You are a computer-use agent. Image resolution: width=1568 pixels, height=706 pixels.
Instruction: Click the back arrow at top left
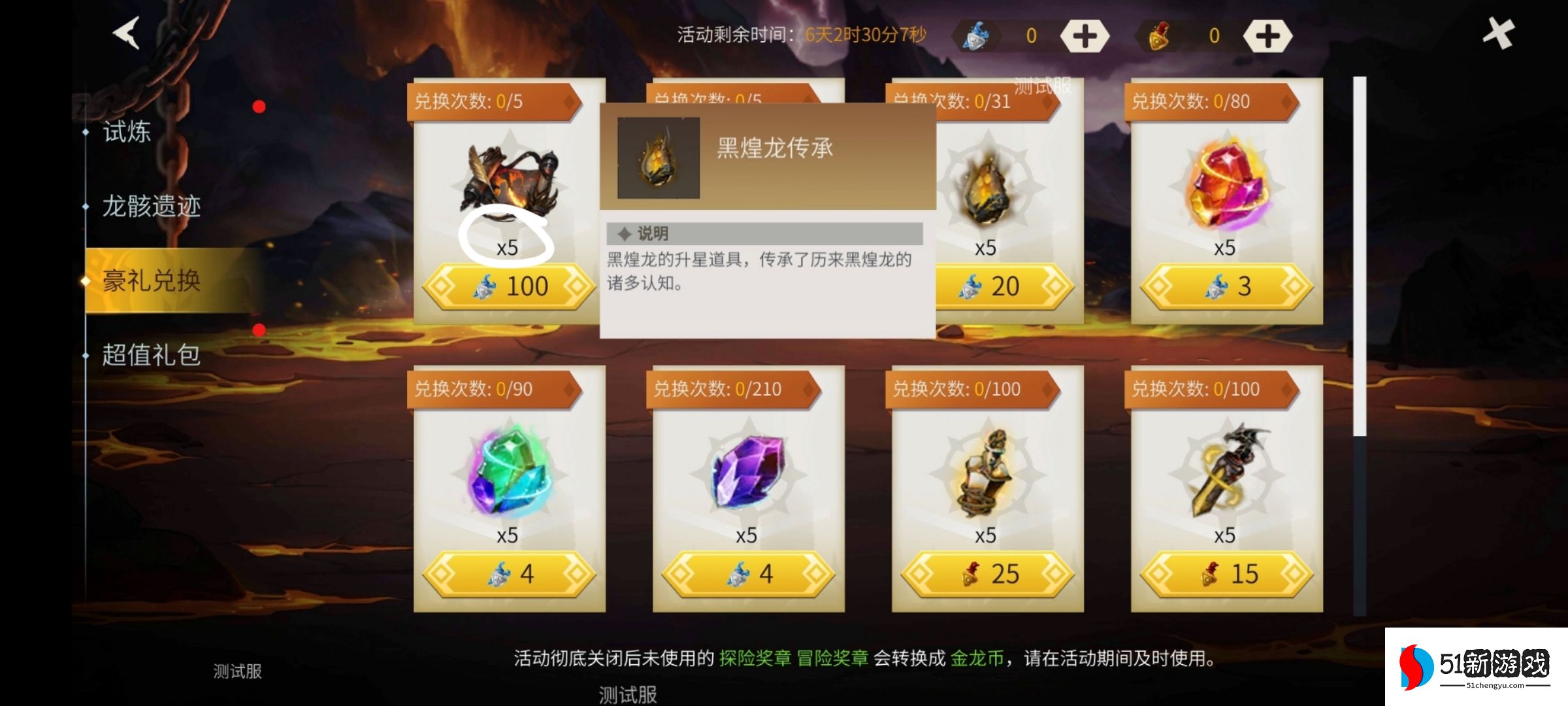pyautogui.click(x=124, y=34)
